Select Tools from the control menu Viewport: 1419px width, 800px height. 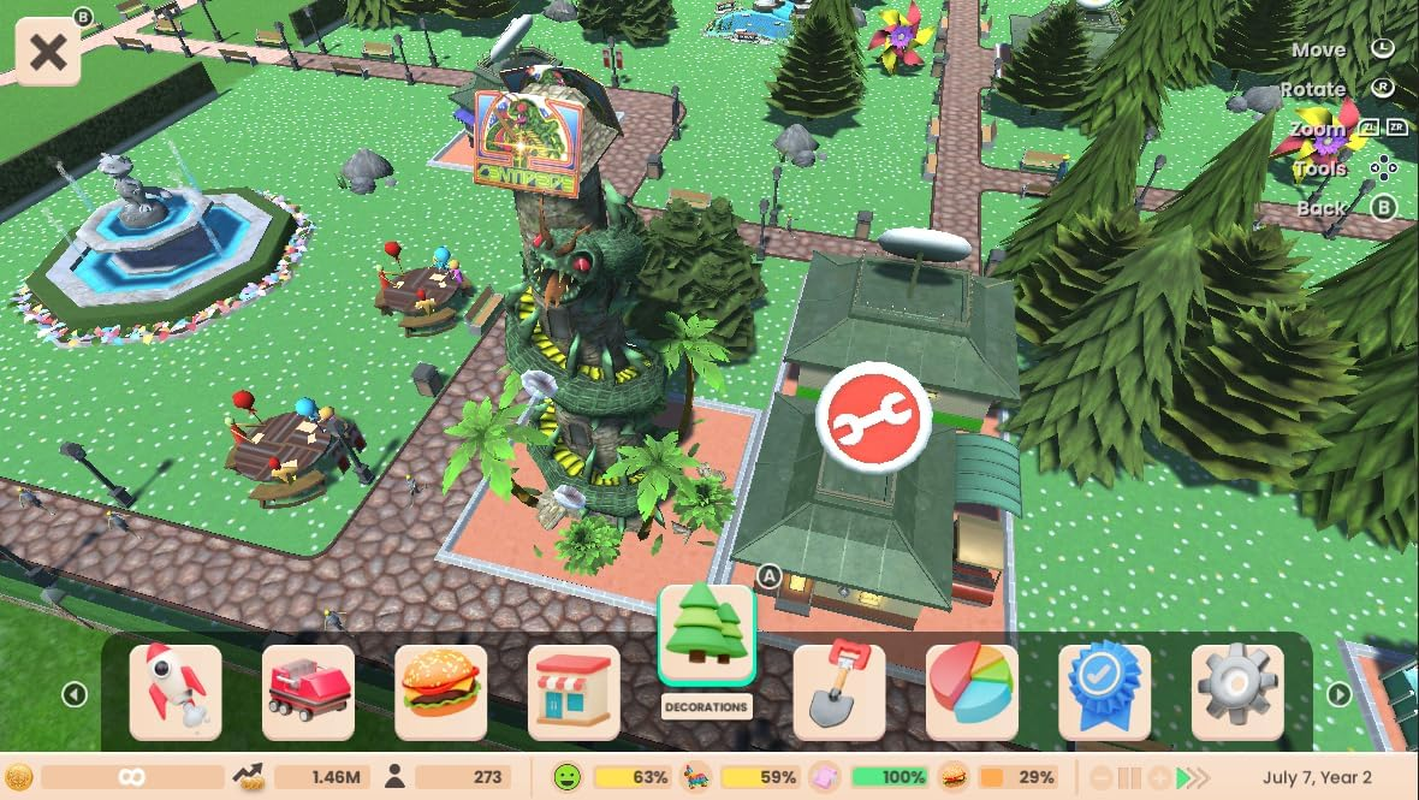click(1320, 168)
